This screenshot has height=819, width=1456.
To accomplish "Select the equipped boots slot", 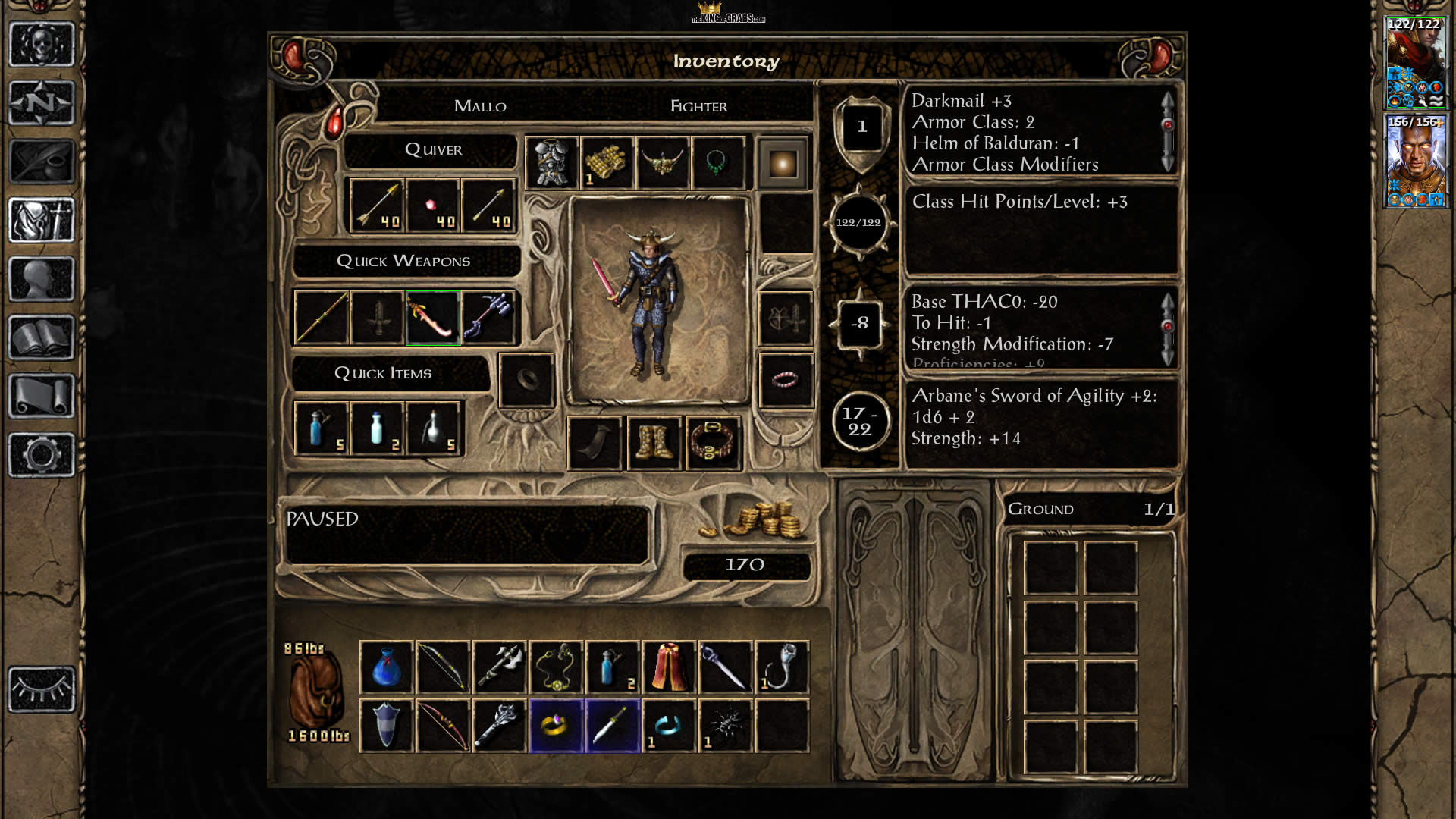I will tap(654, 443).
